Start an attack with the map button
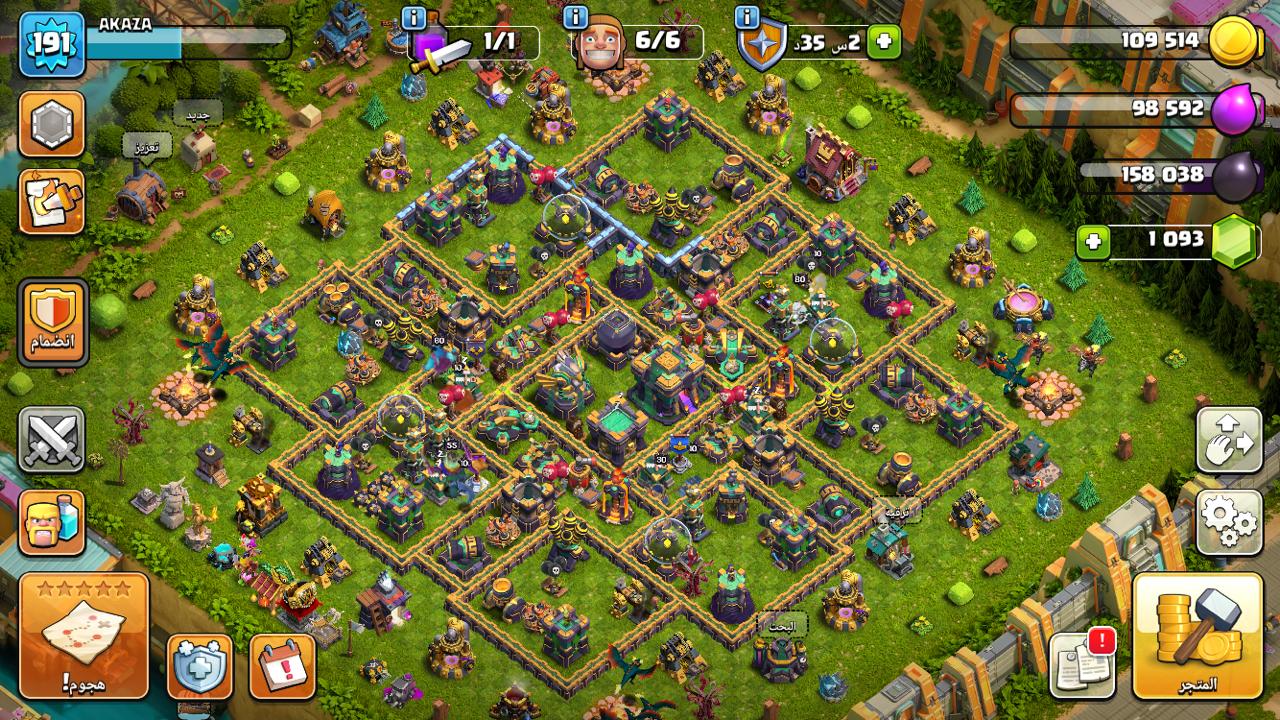1280x720 pixels. tap(83, 635)
